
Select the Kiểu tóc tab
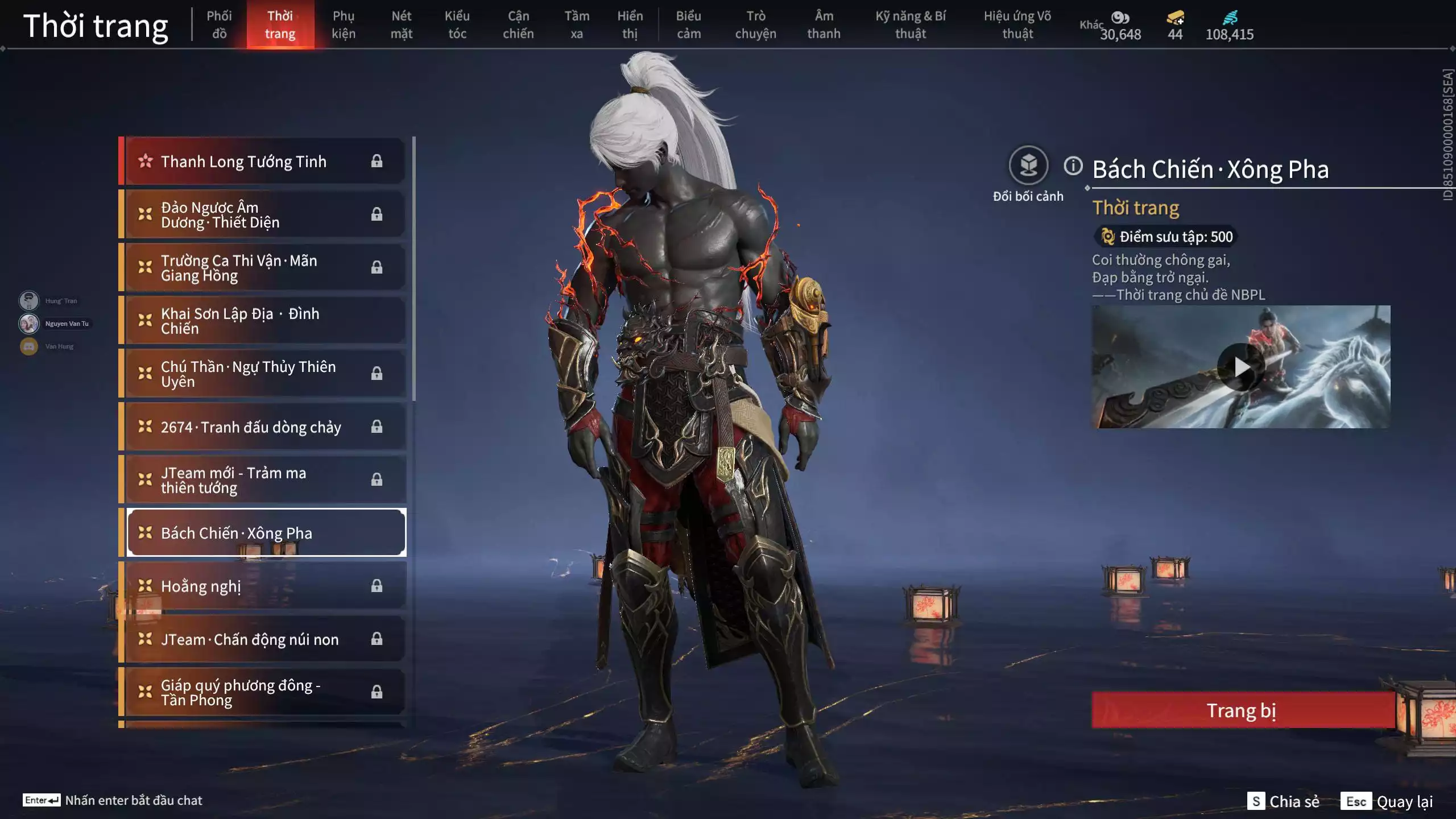(x=457, y=25)
